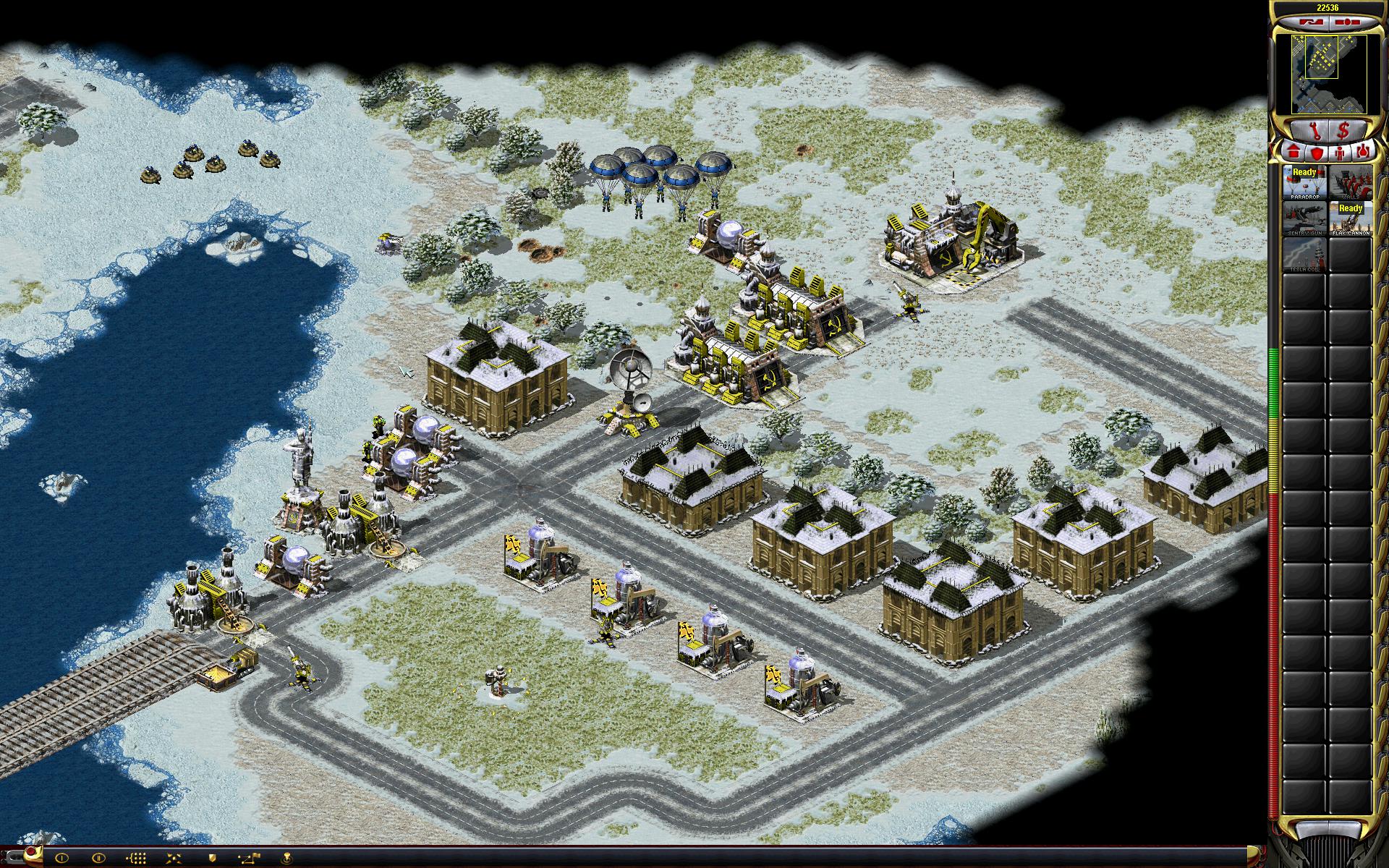Viewport: 1389px width, 868px height.
Task: Switch to the shield defenses tab
Action: pyautogui.click(x=1317, y=153)
